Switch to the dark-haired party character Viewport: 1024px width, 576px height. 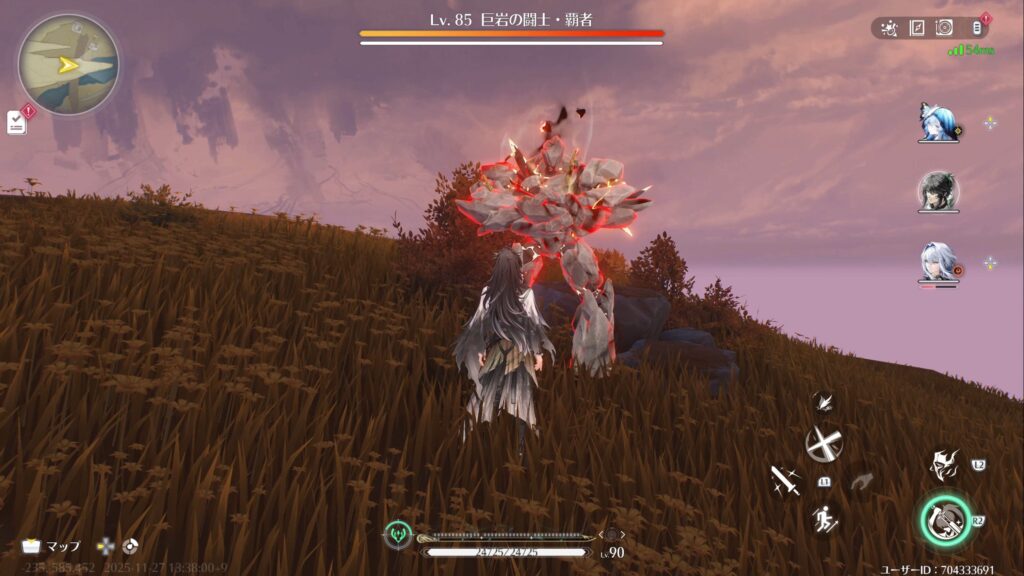(x=938, y=192)
